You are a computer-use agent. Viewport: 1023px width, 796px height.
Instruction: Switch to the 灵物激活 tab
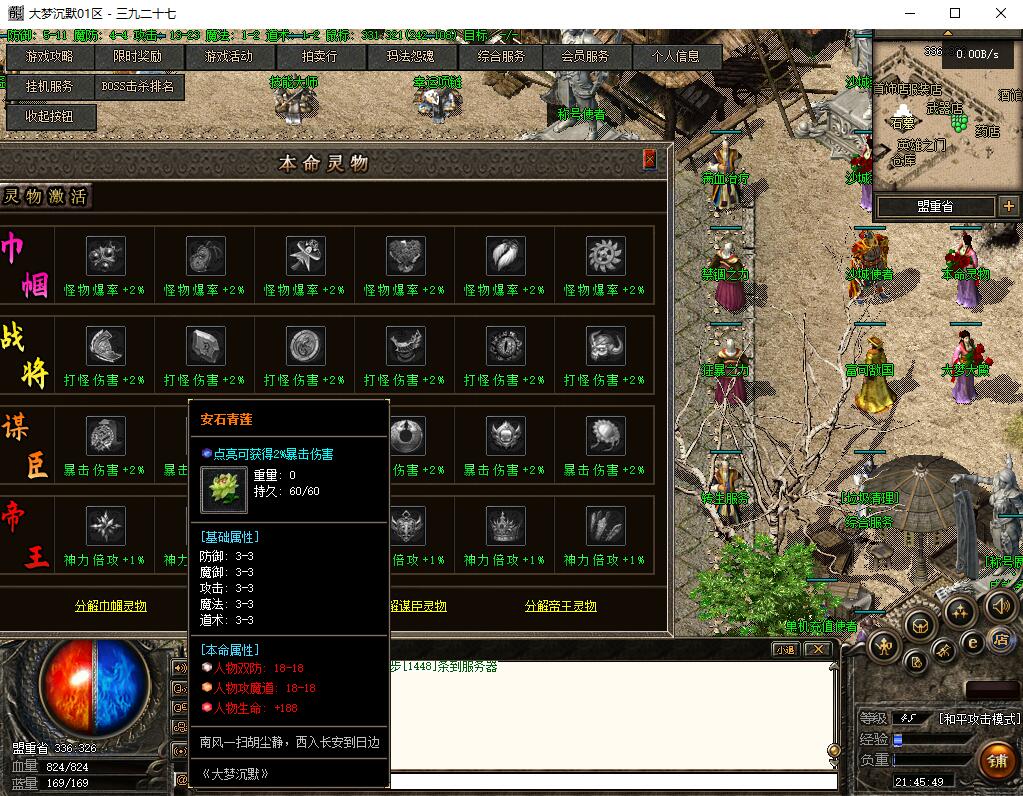point(45,196)
